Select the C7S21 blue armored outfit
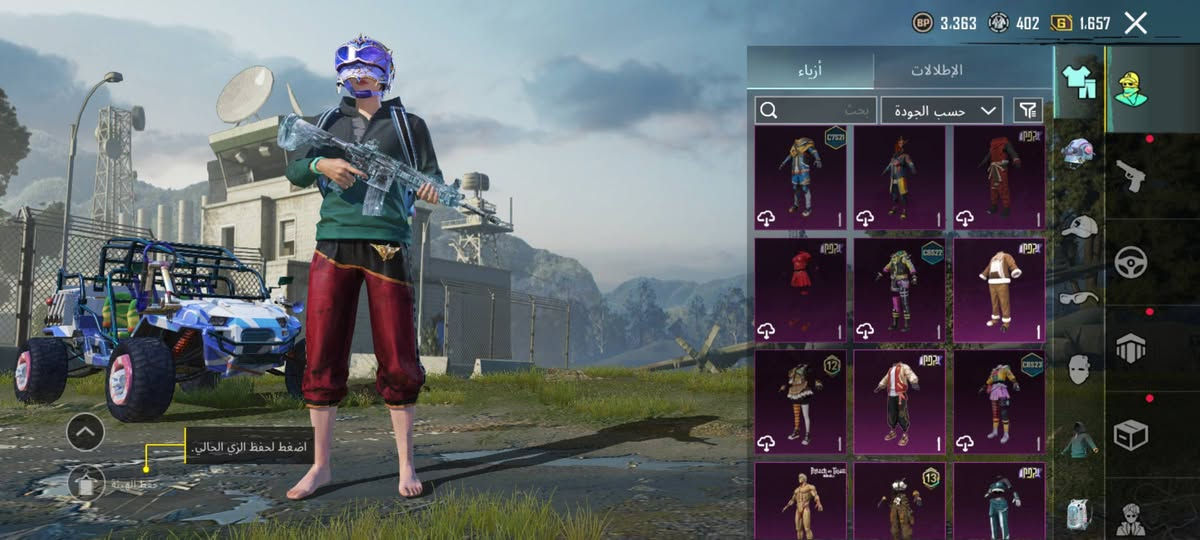The height and width of the screenshot is (540, 1200). click(x=800, y=178)
